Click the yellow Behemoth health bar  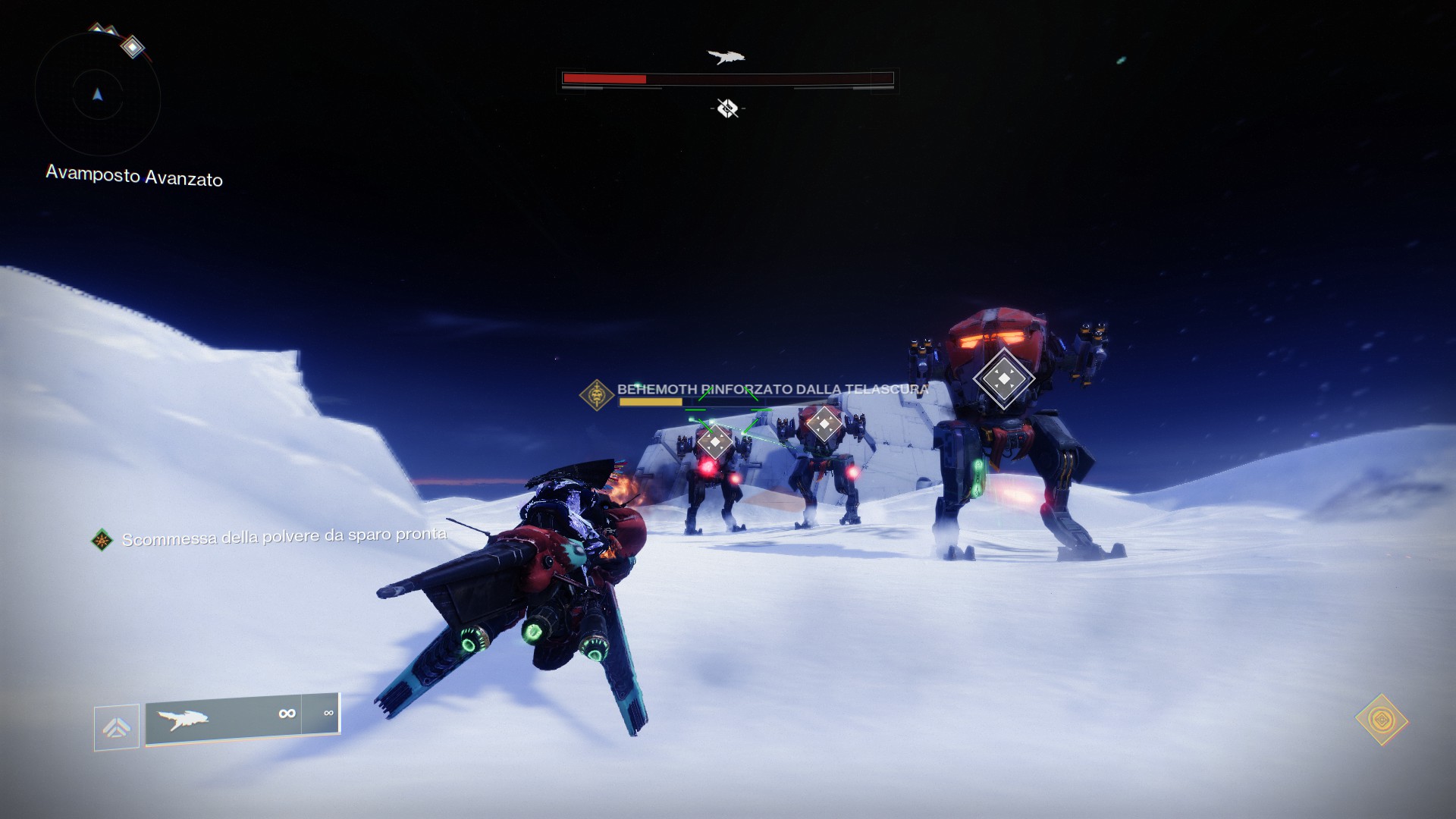(x=652, y=403)
